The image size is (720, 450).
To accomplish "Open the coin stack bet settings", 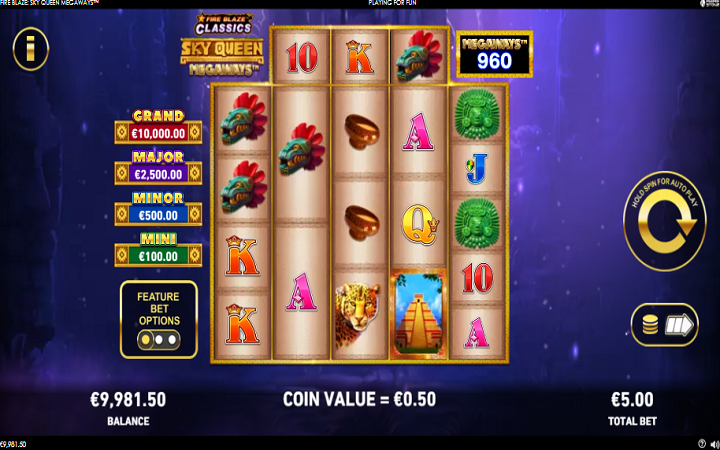I will click(664, 324).
